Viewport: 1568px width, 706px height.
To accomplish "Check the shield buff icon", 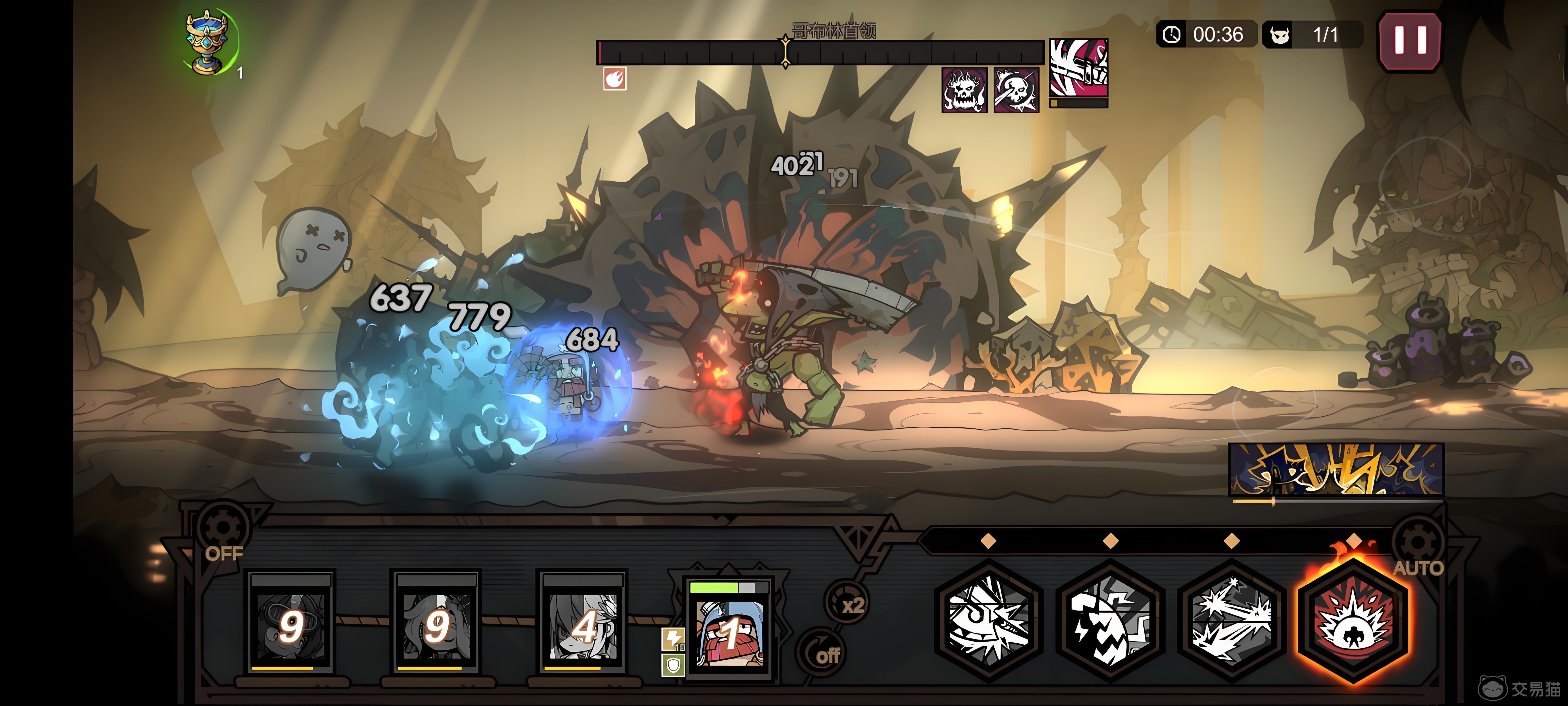I will [673, 665].
